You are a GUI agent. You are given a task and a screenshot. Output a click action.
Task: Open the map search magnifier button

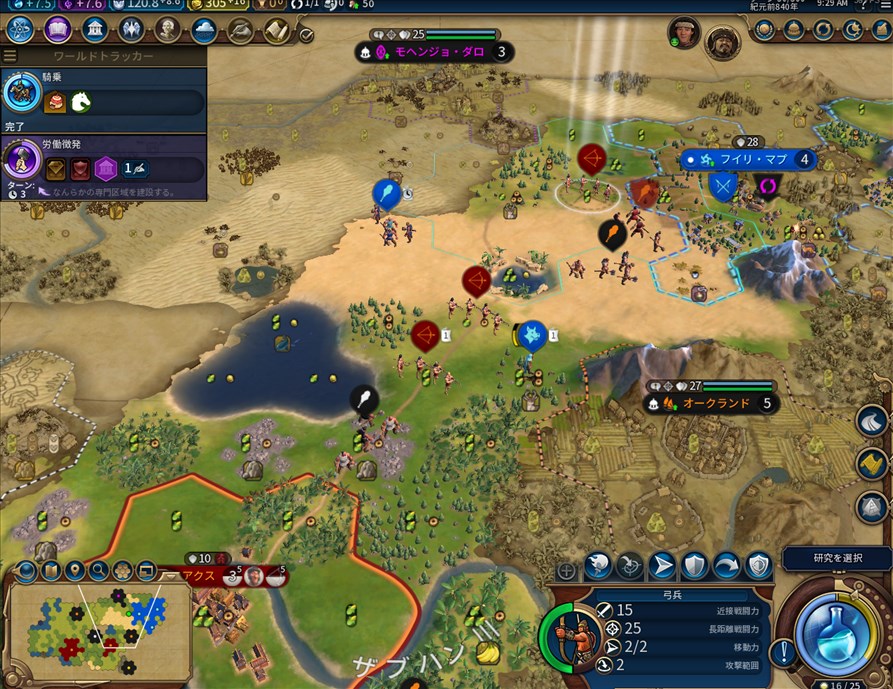coord(98,572)
